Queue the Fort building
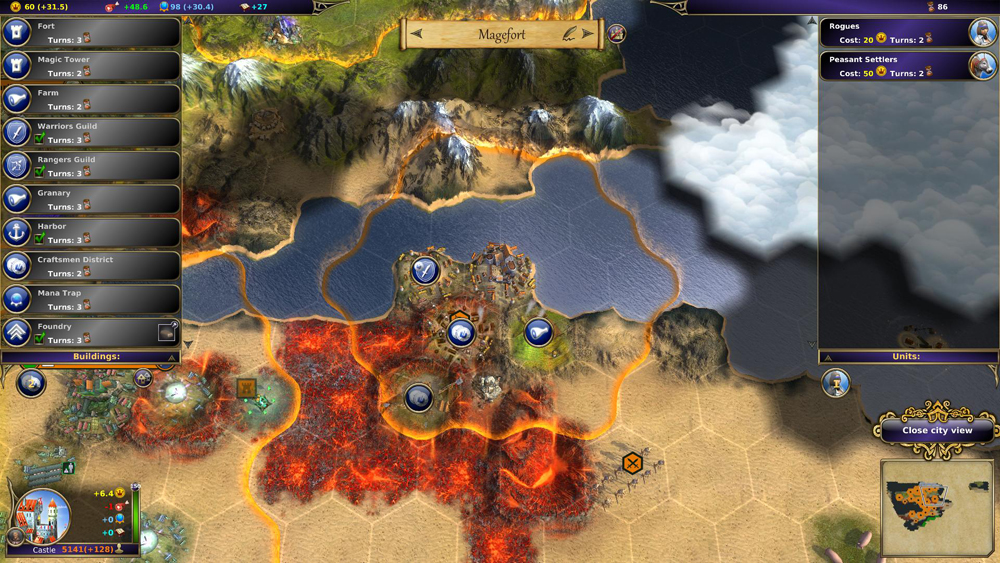Screen dimensions: 1000x563 [90, 33]
